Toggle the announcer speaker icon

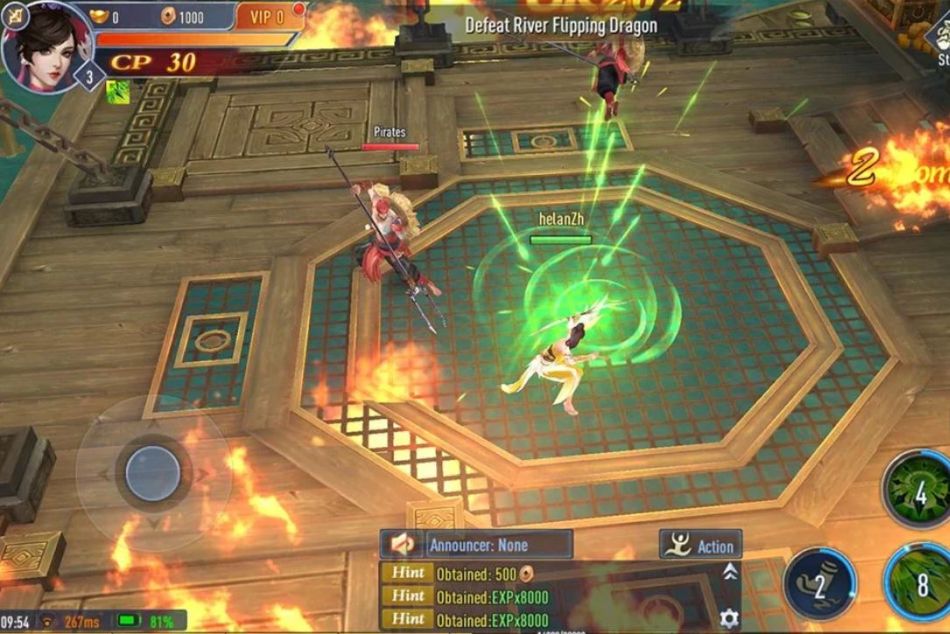coord(403,545)
